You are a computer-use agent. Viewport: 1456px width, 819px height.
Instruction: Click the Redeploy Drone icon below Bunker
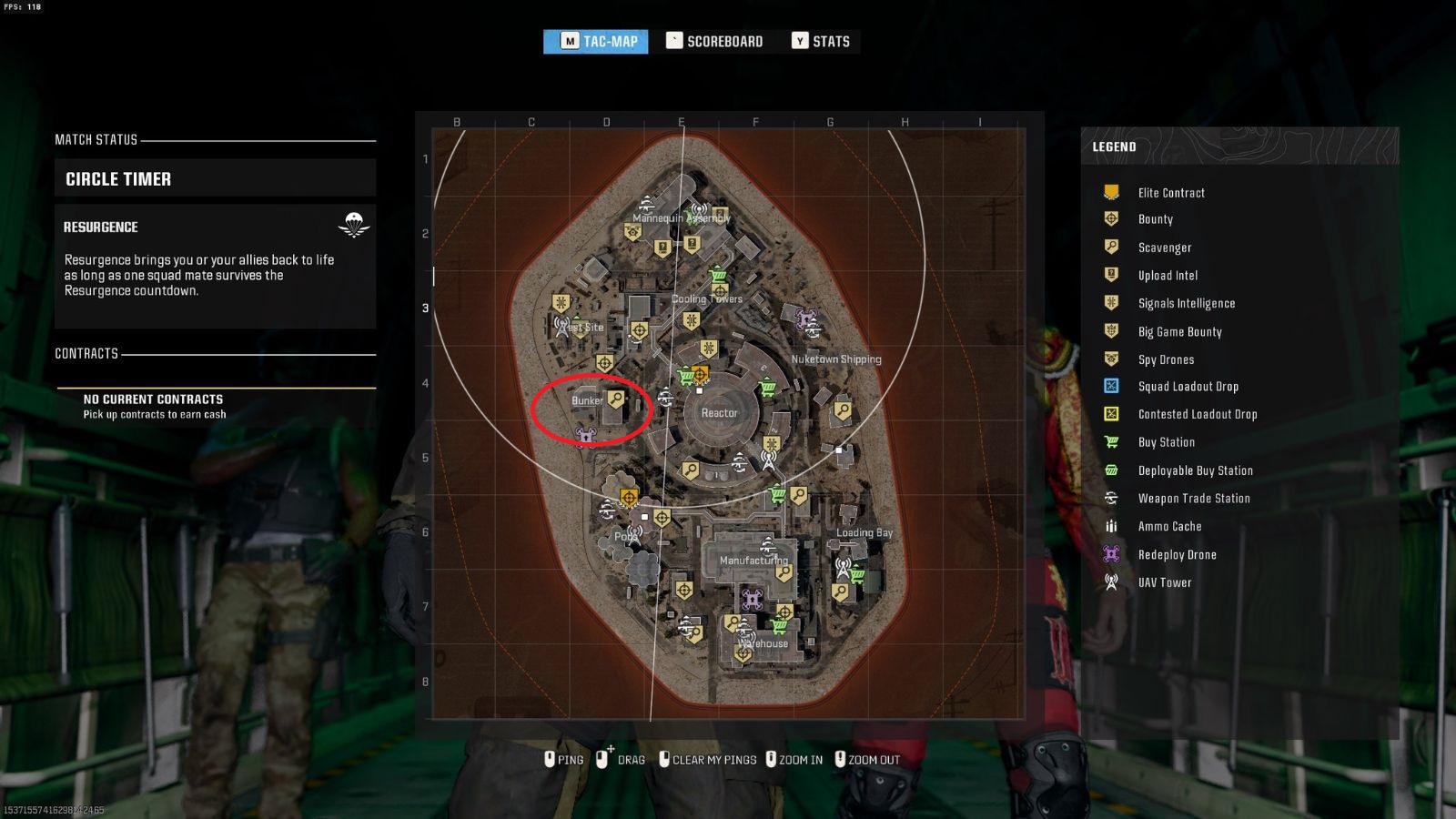587,436
